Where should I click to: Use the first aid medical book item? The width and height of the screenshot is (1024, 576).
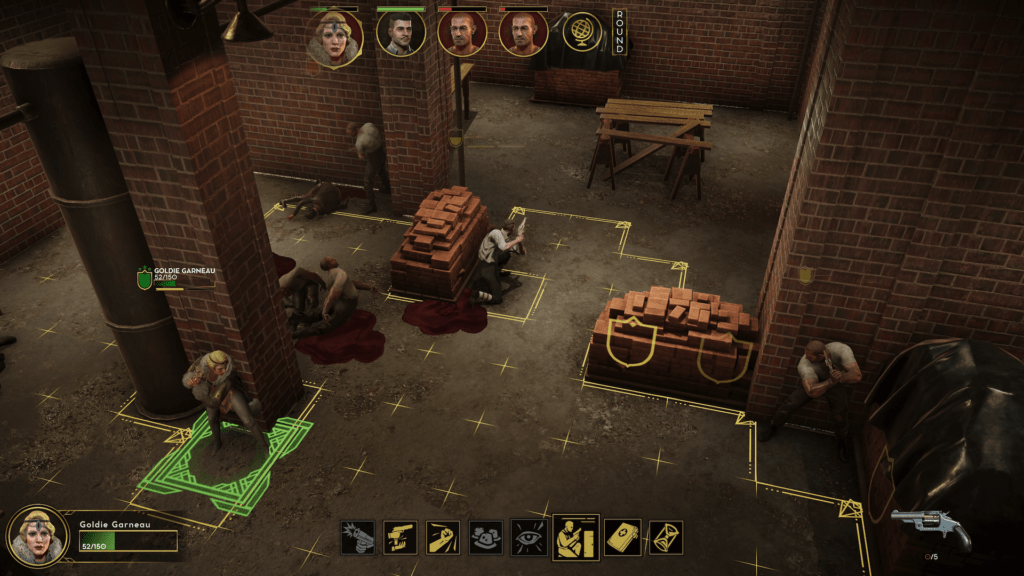[622, 537]
